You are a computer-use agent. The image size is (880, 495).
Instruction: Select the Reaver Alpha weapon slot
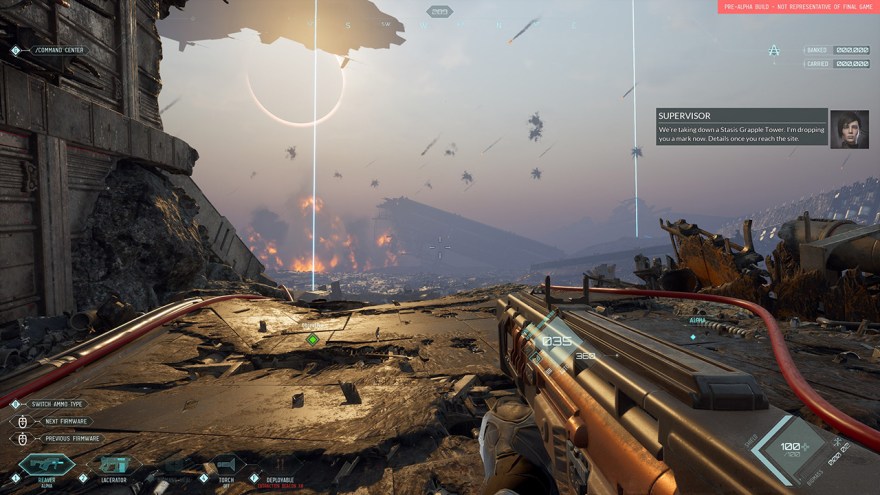46,465
